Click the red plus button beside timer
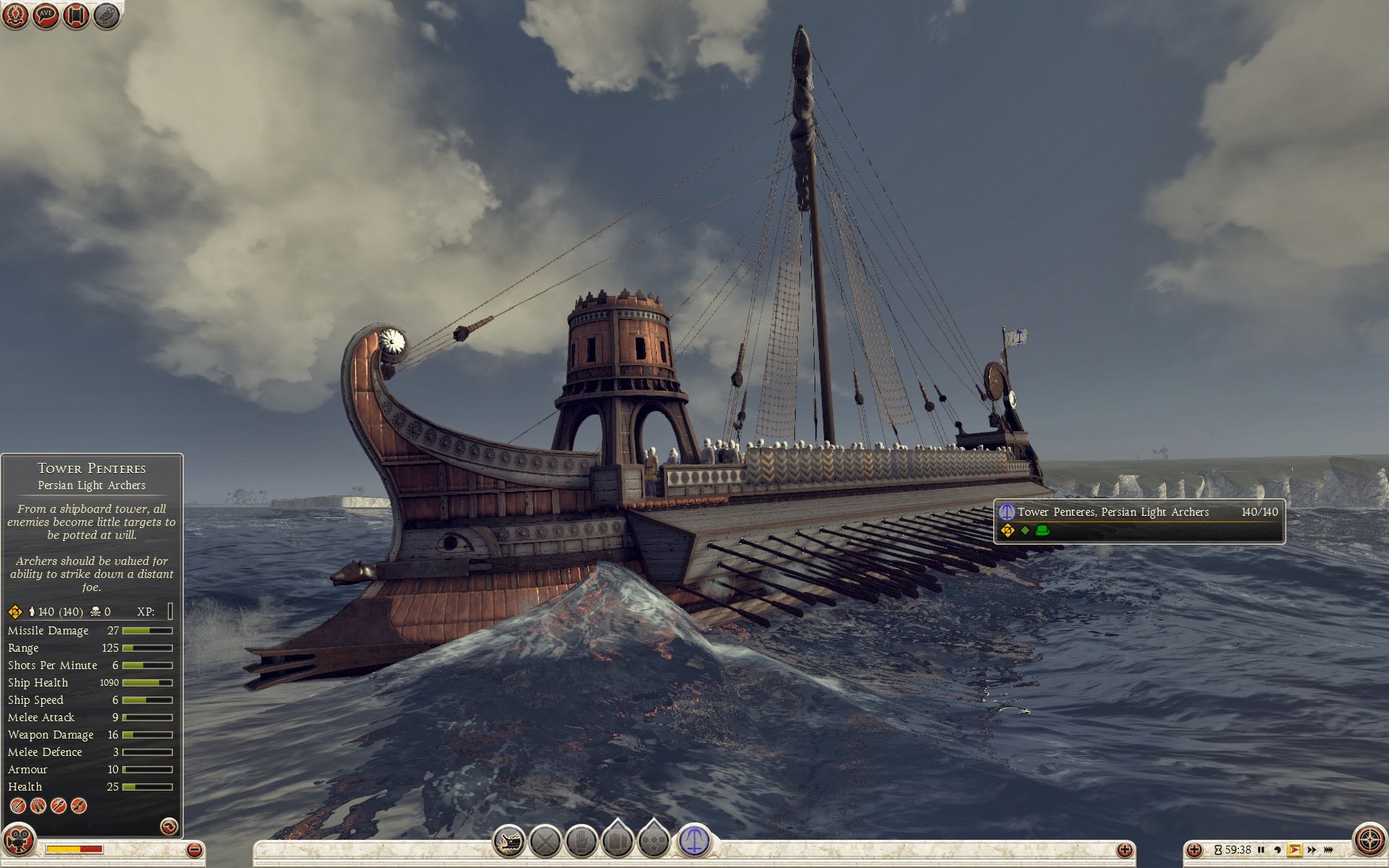1389x868 pixels. (1194, 850)
